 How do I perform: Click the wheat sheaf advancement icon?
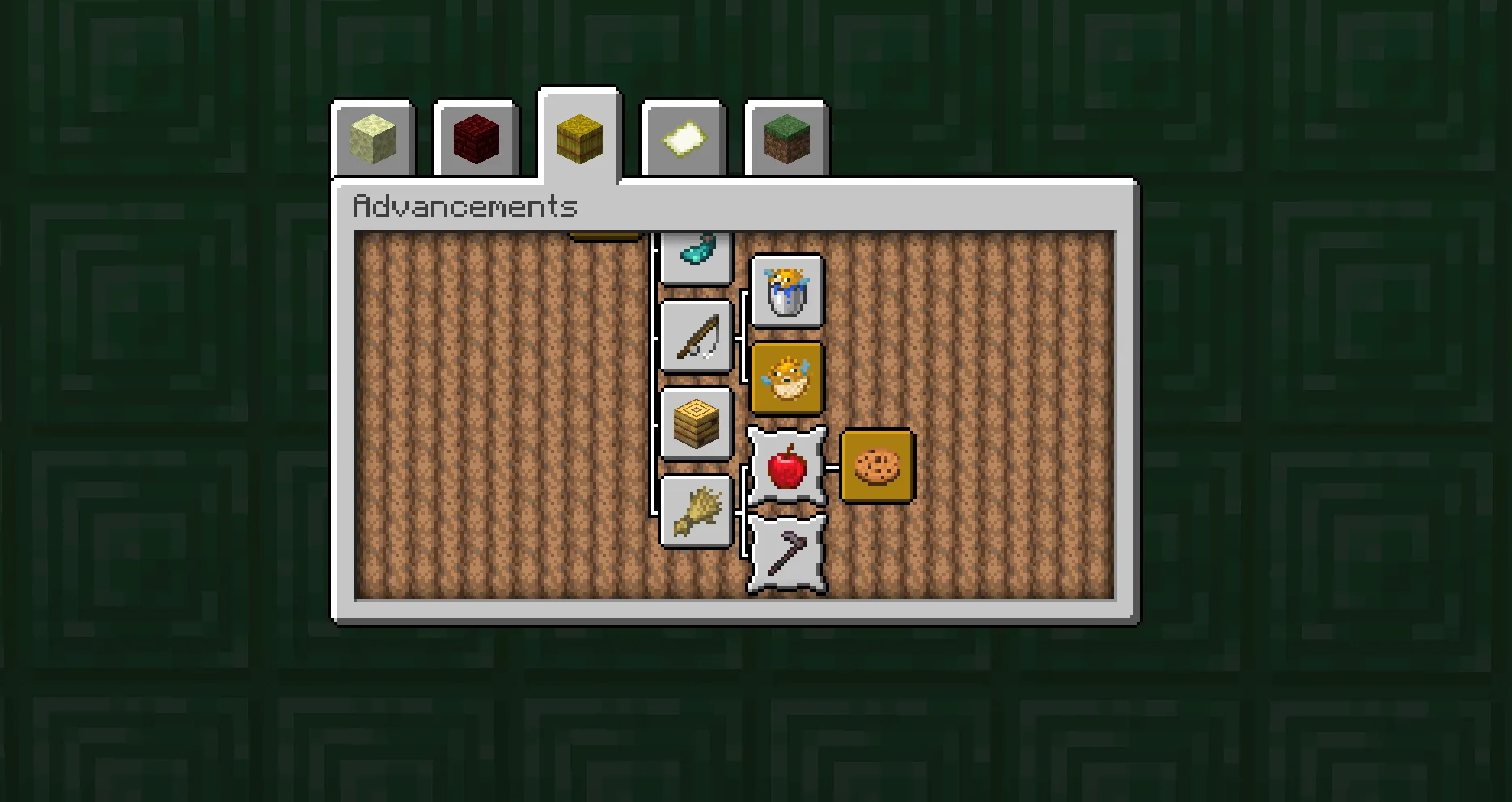tap(697, 510)
